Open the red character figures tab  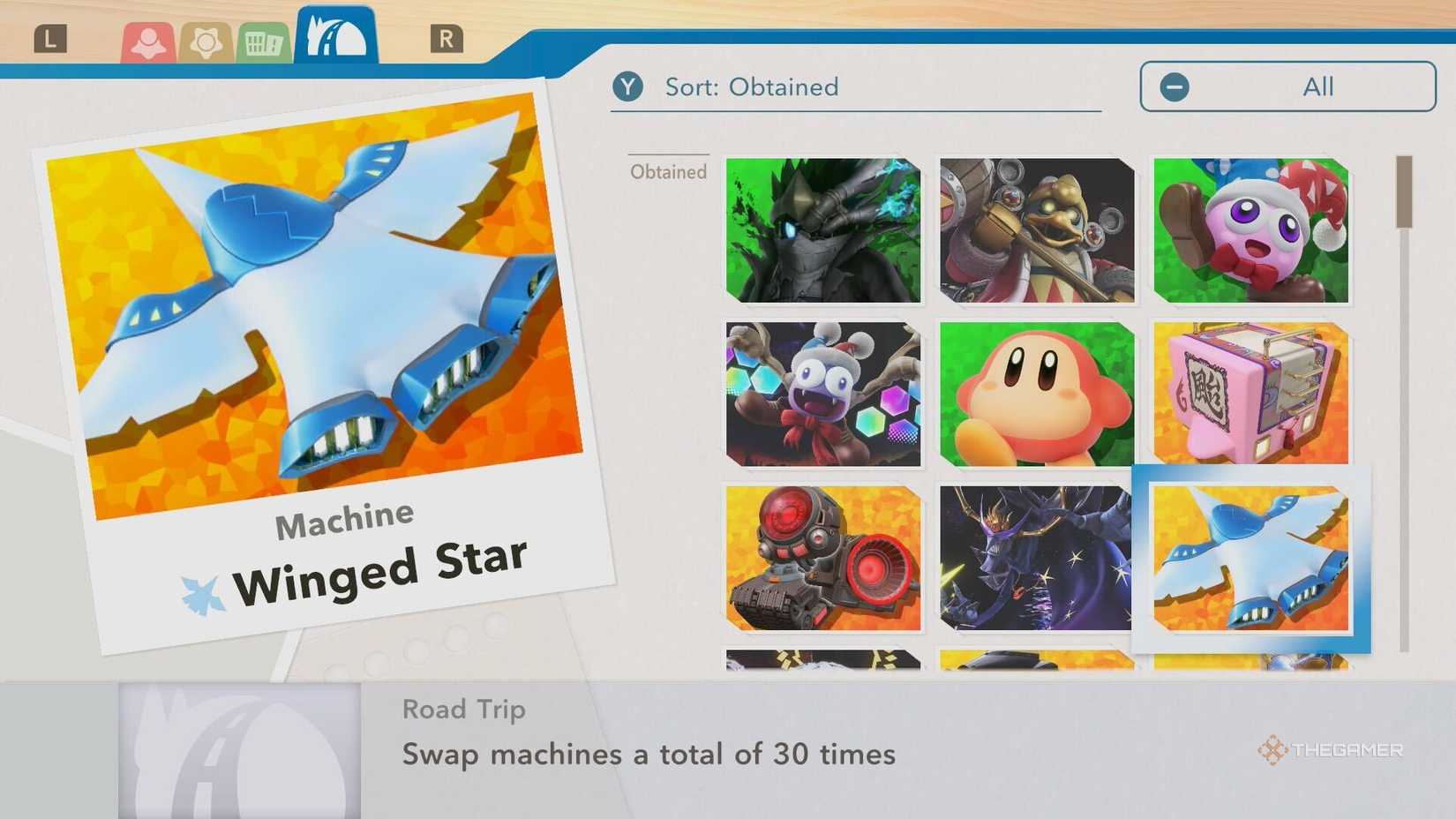[x=150, y=40]
